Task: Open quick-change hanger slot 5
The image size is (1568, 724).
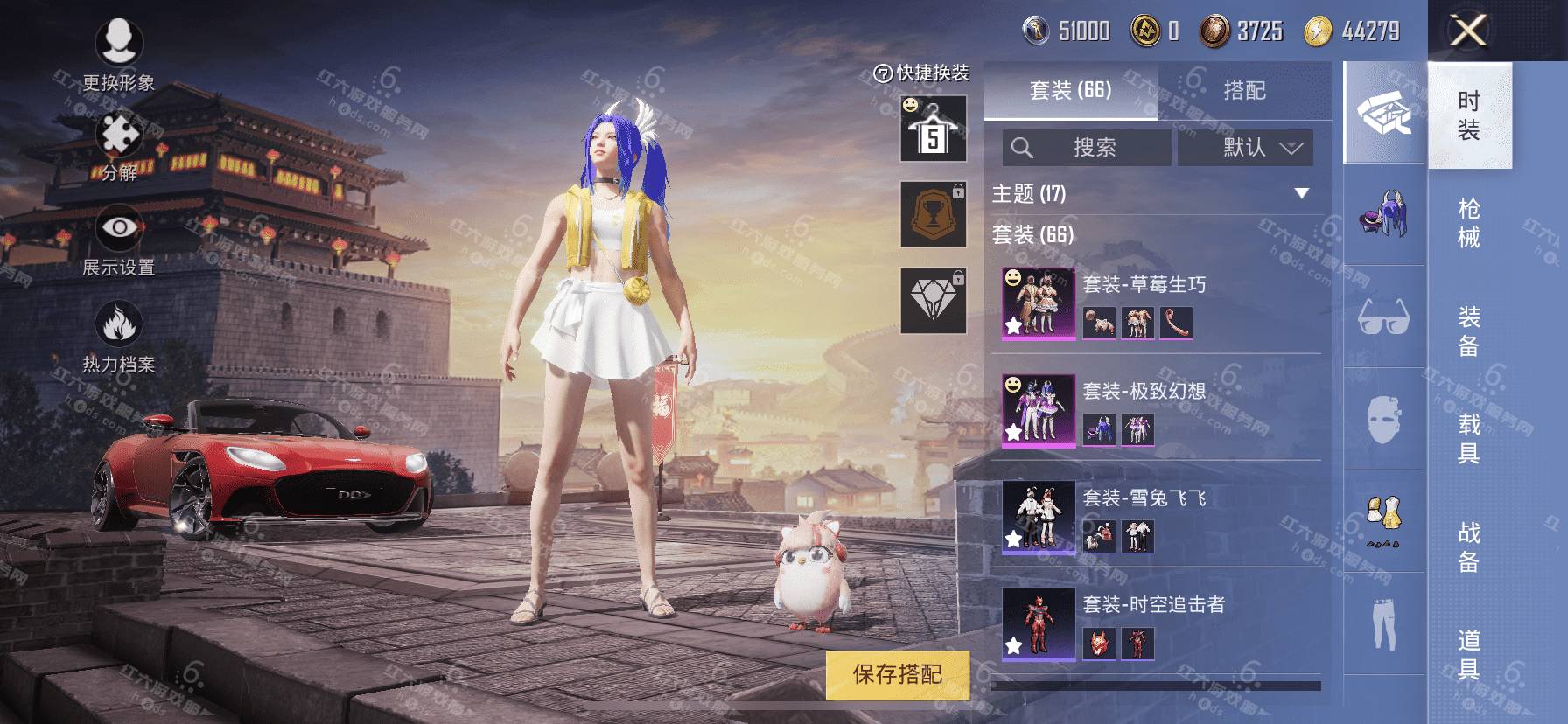Action: (x=934, y=129)
